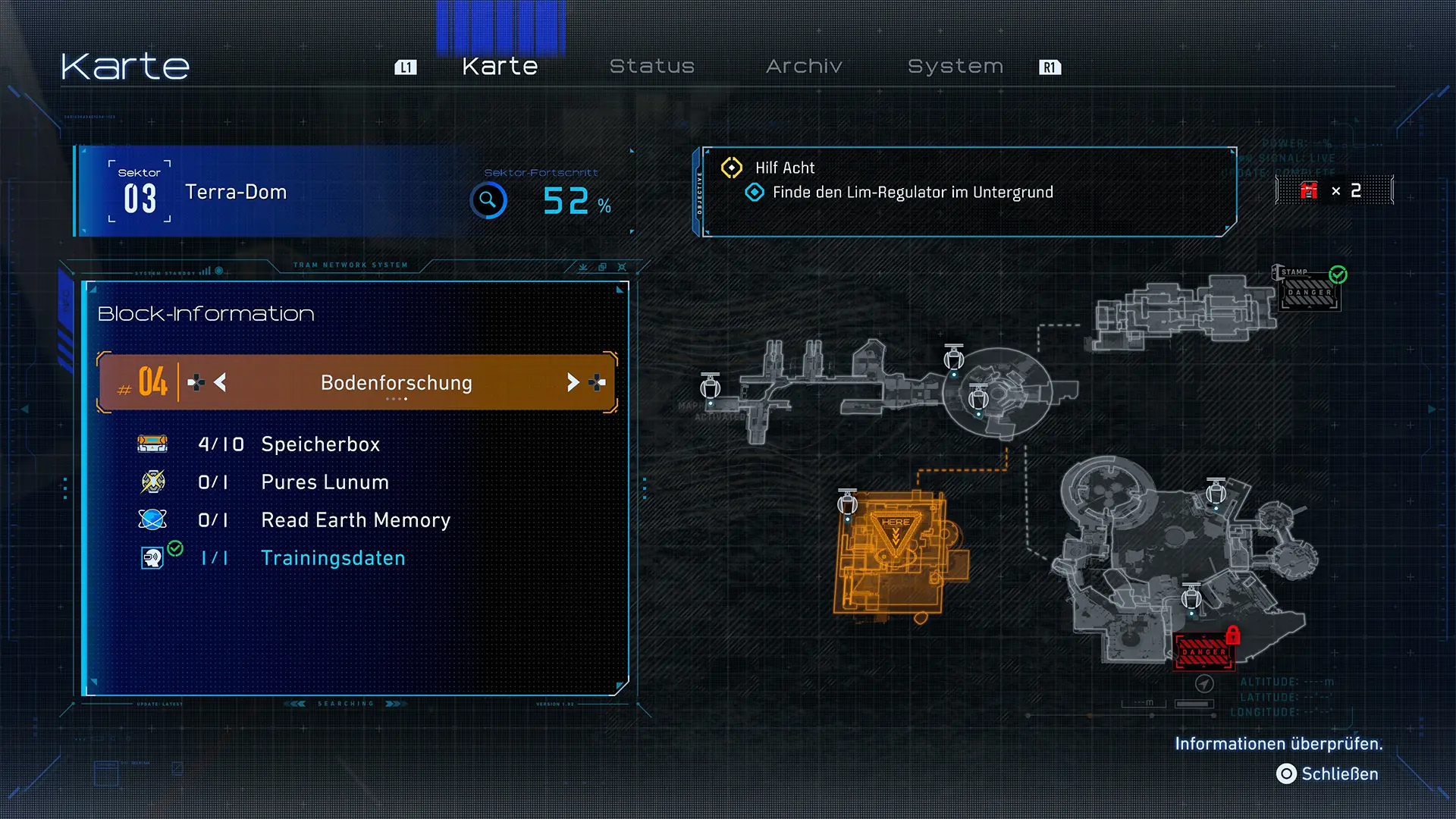Click the red locked DANGER map marker
The height and width of the screenshot is (819, 1456).
1204,651
